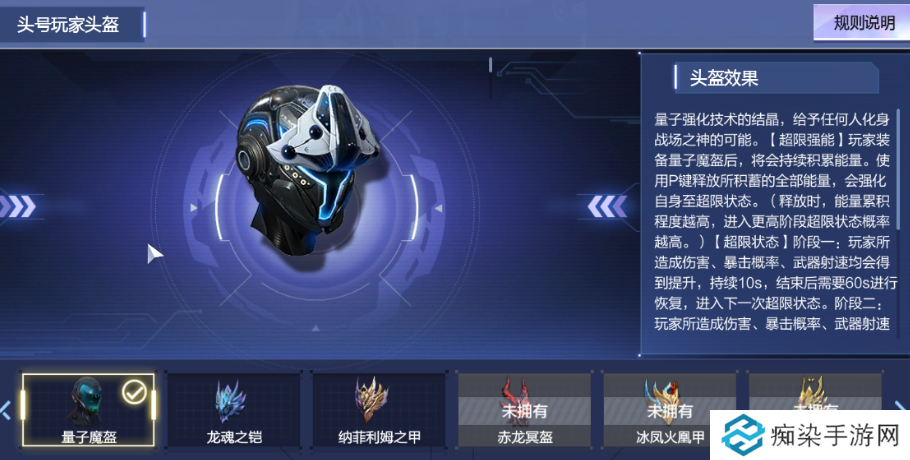Click the helmet list's left scroll arrow

click(x=6, y=409)
